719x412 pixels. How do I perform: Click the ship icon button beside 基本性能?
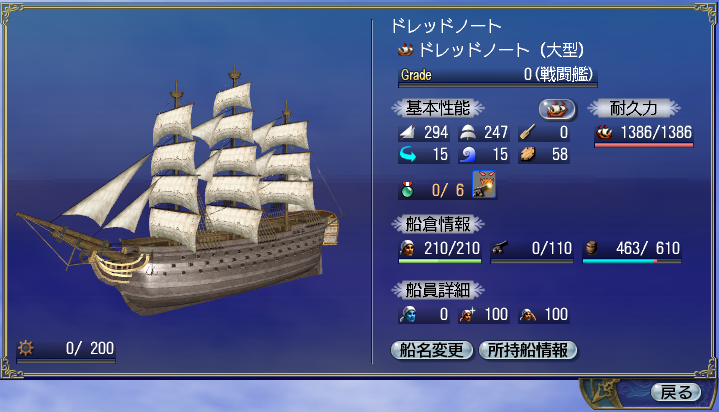pyautogui.click(x=558, y=108)
